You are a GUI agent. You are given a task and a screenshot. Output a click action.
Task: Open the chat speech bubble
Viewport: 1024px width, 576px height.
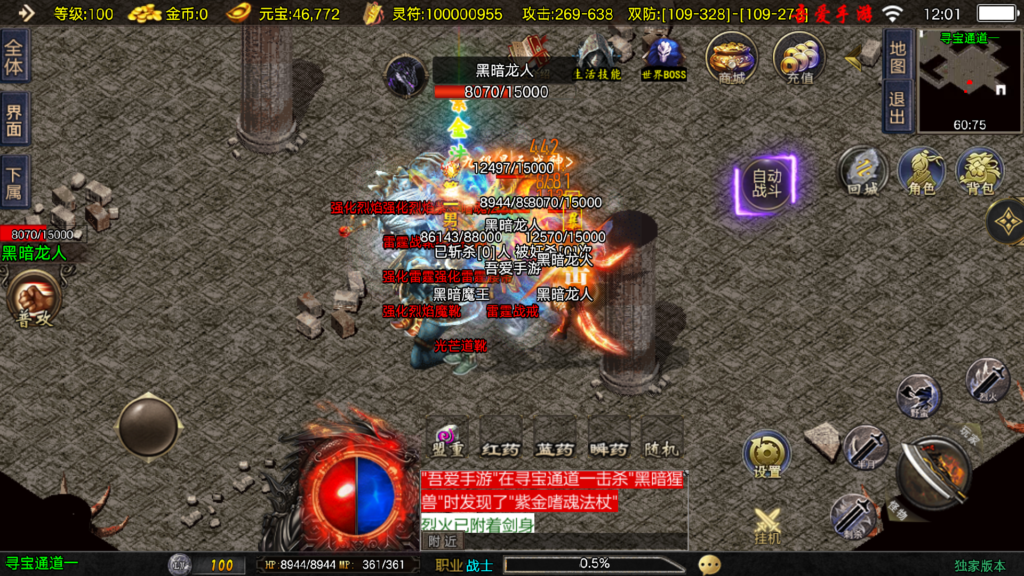(x=709, y=565)
